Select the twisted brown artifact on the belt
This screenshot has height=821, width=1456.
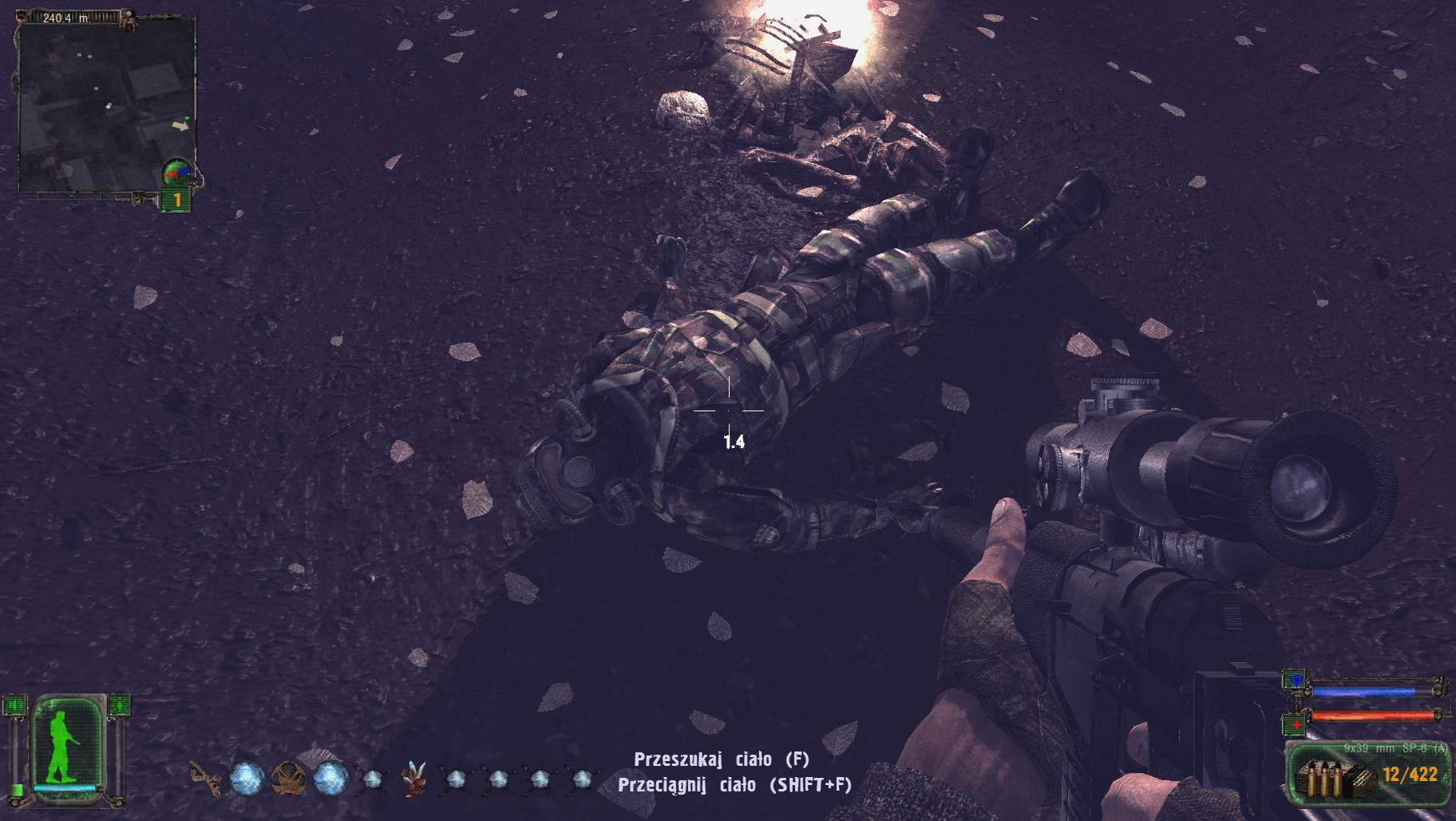click(x=204, y=780)
